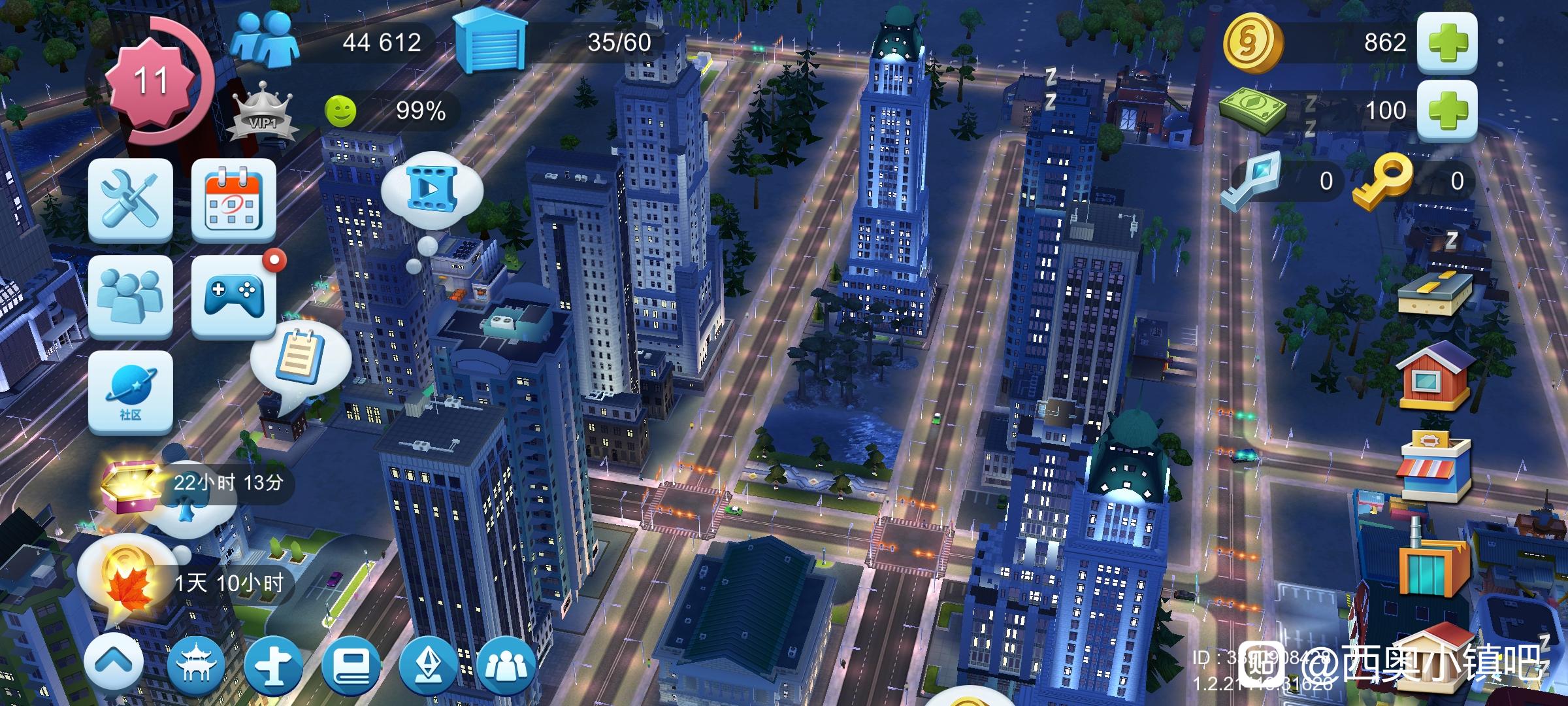
Task: Open the friends group button
Action: click(x=131, y=296)
